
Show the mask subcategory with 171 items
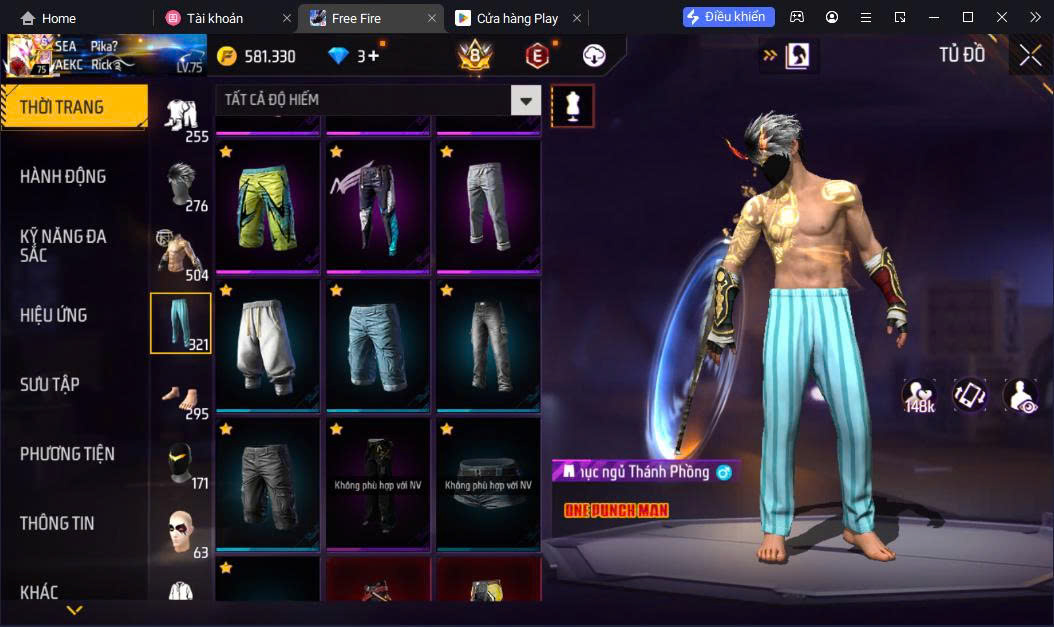point(181,462)
